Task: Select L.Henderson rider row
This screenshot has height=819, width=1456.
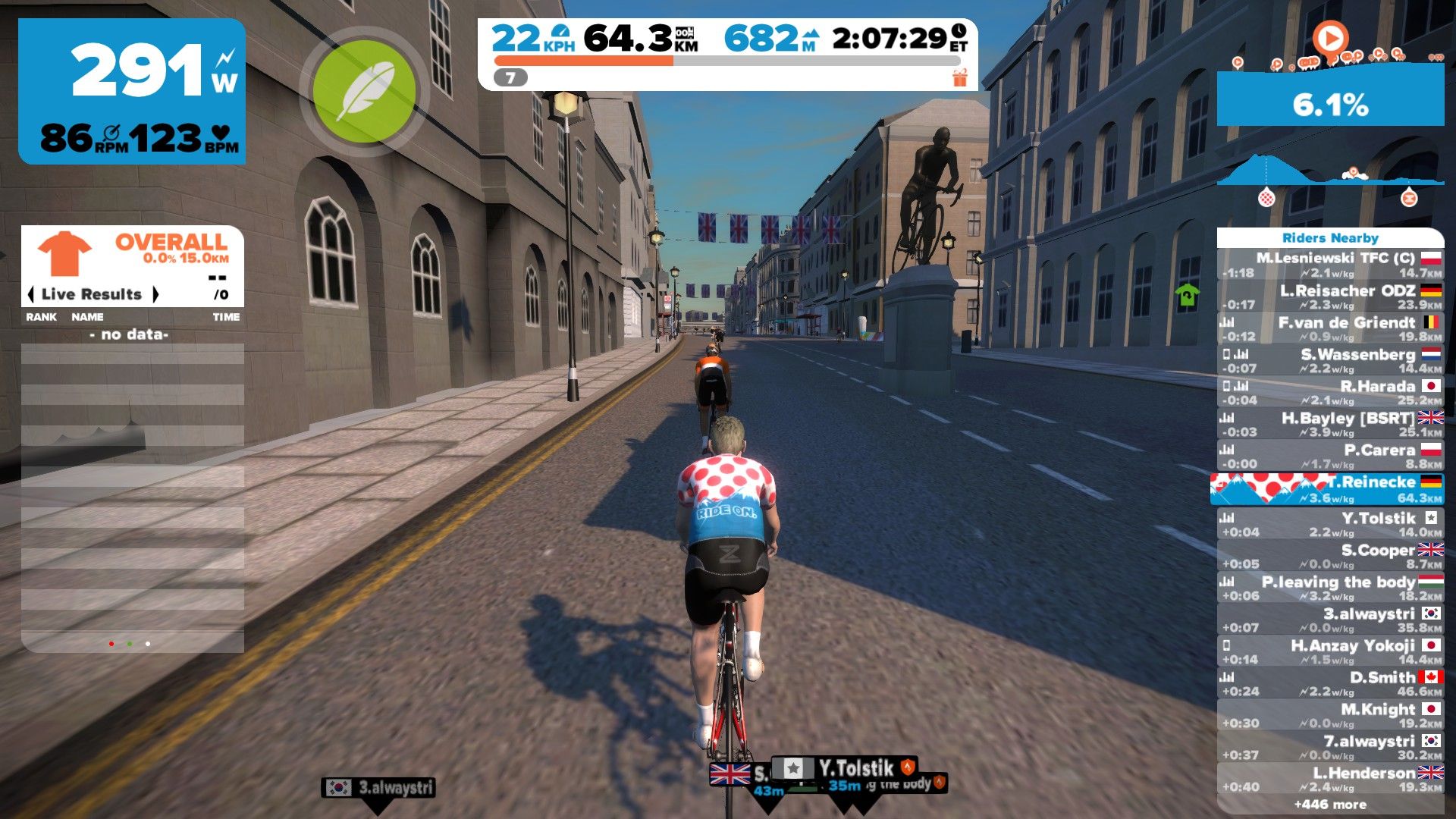Action: click(x=1330, y=779)
